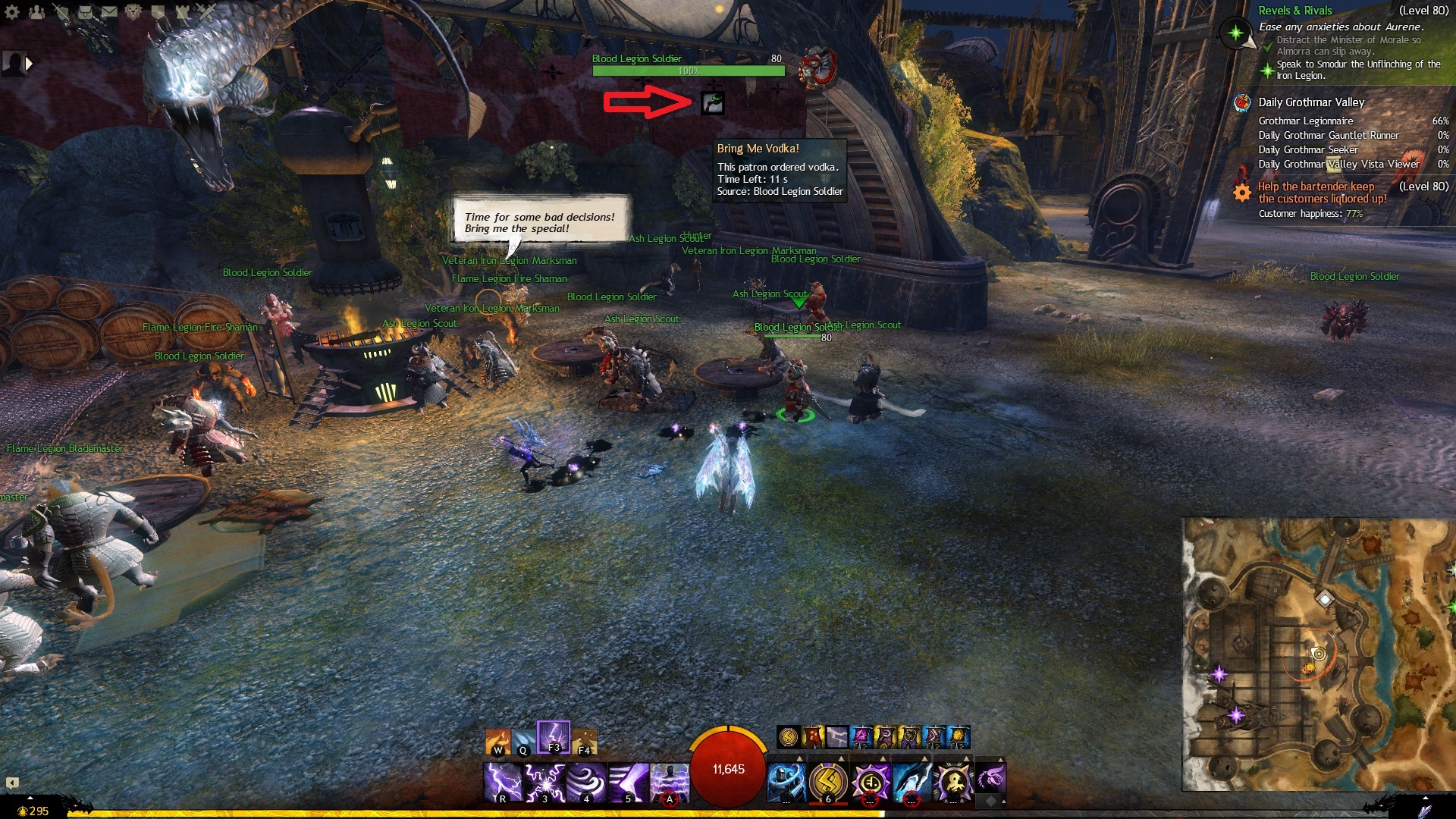Open the World vs World tower icon
Image resolution: width=1456 pixels, height=819 pixels.
[182, 11]
